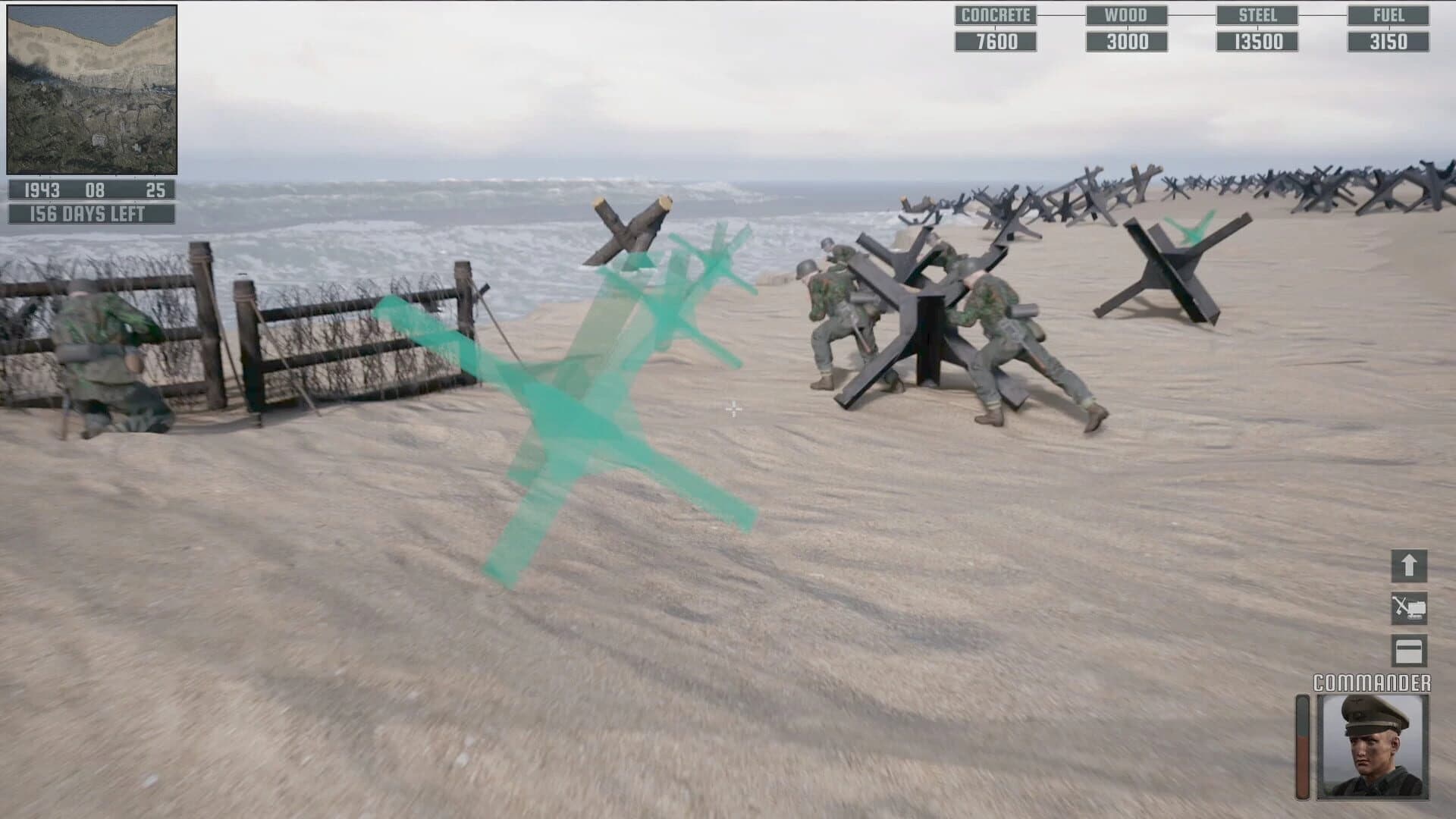Viewport: 1456px width, 819px height.
Task: Click the crosshair at screen center
Action: coord(732,409)
